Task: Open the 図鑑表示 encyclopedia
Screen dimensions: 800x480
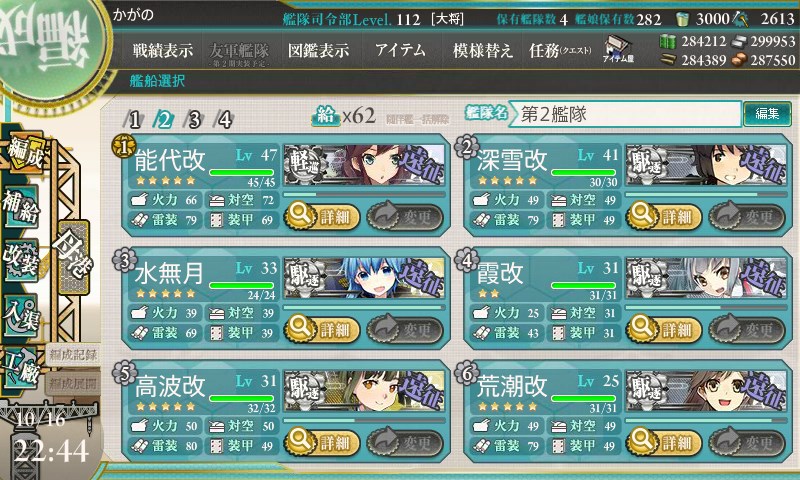Action: point(317,51)
